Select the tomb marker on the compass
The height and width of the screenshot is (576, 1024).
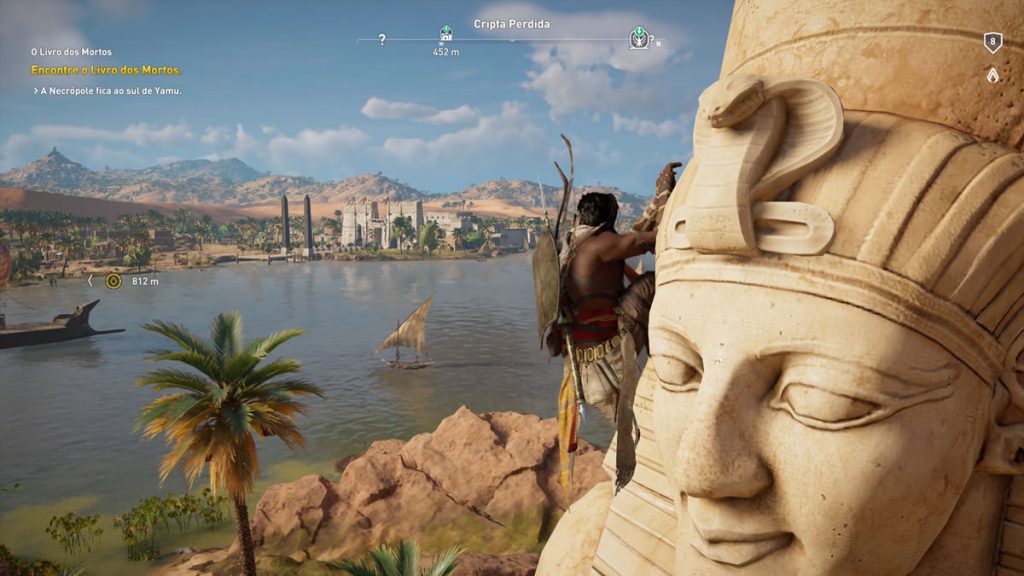(446, 33)
